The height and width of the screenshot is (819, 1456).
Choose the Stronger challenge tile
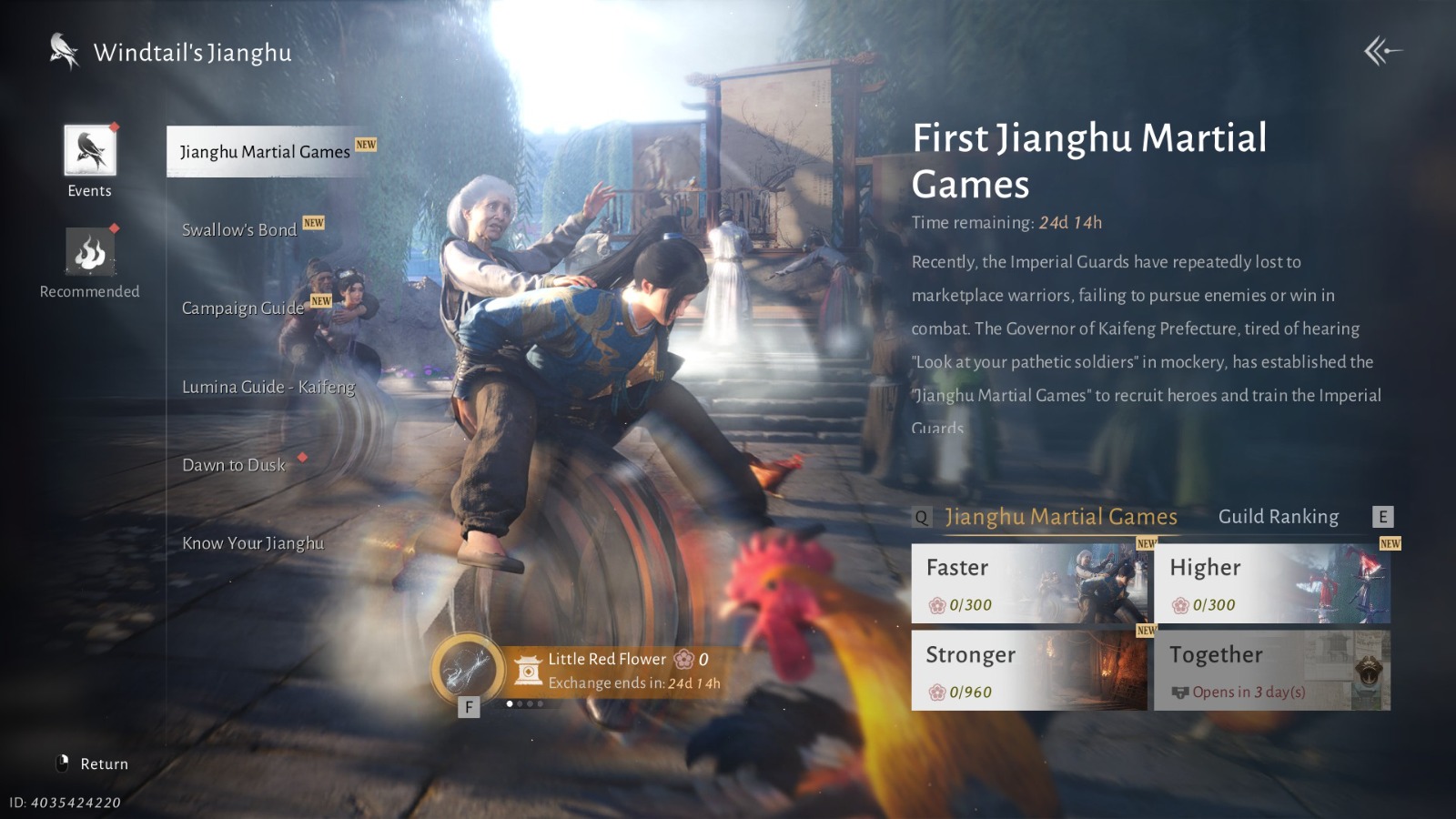[1029, 671]
